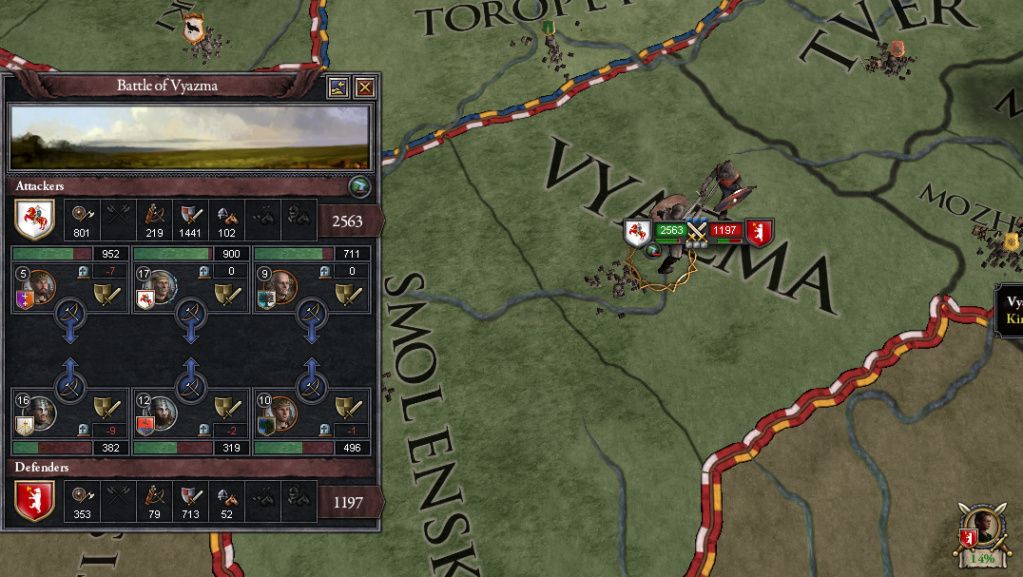Select the defenders' red shield with white bear
Screen dimensions: 1023x577
pyautogui.click(x=35, y=502)
